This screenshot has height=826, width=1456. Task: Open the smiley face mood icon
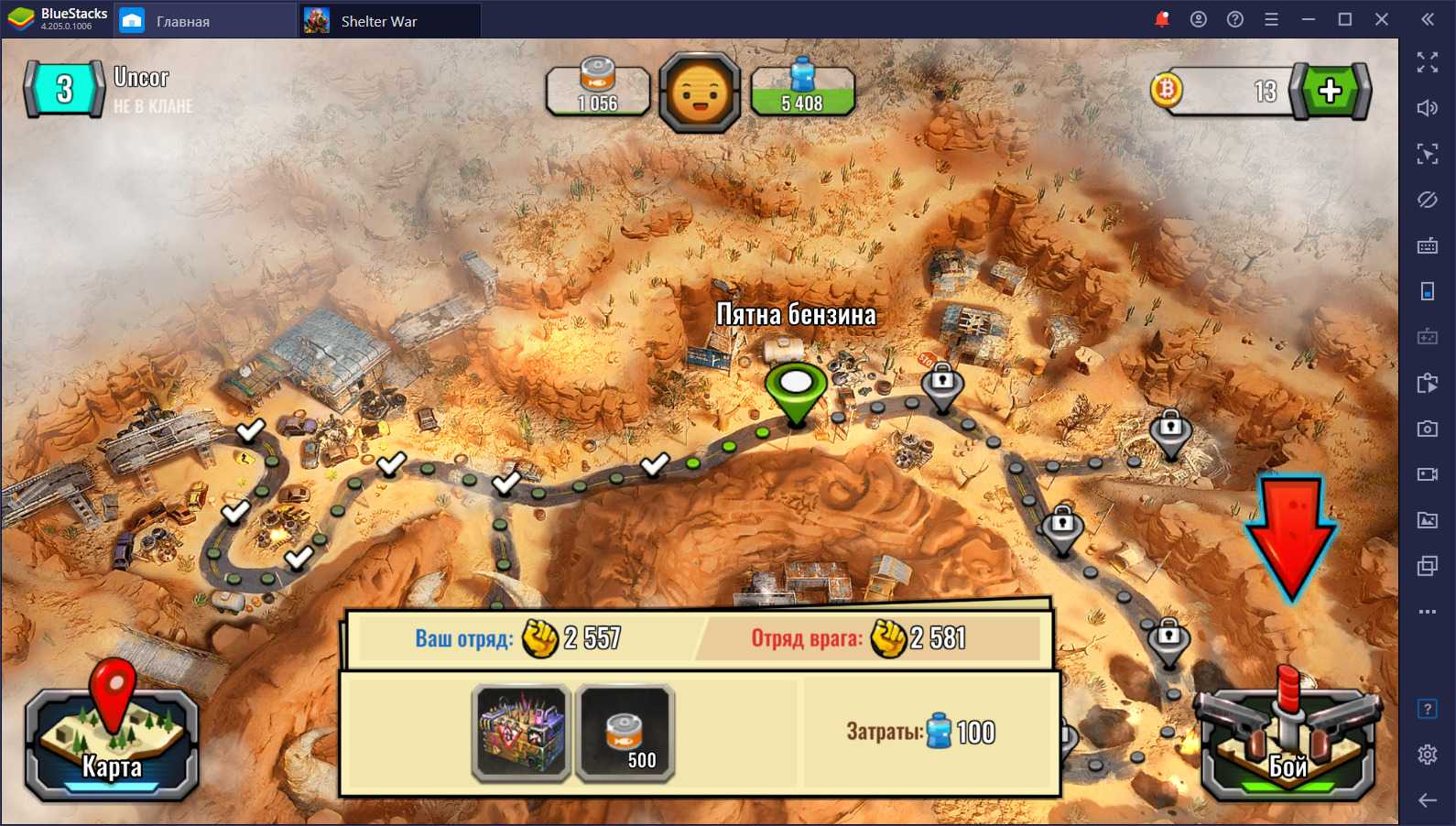click(x=700, y=92)
